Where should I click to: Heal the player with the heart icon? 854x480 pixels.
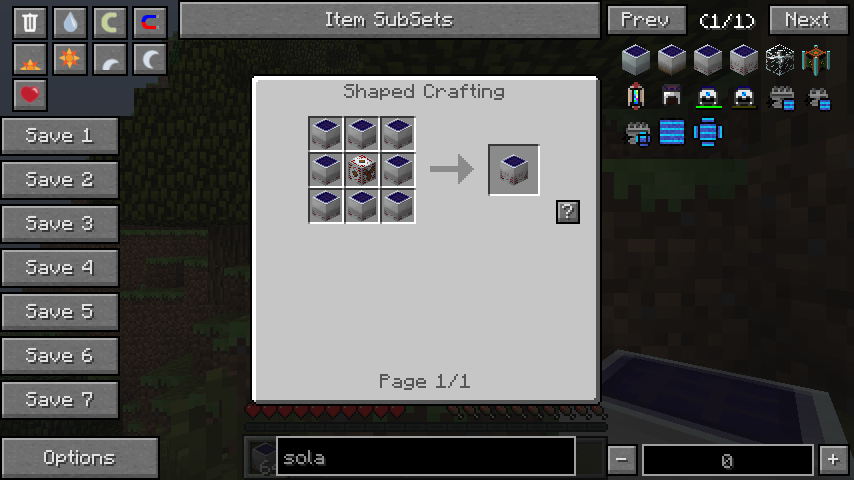point(30,95)
